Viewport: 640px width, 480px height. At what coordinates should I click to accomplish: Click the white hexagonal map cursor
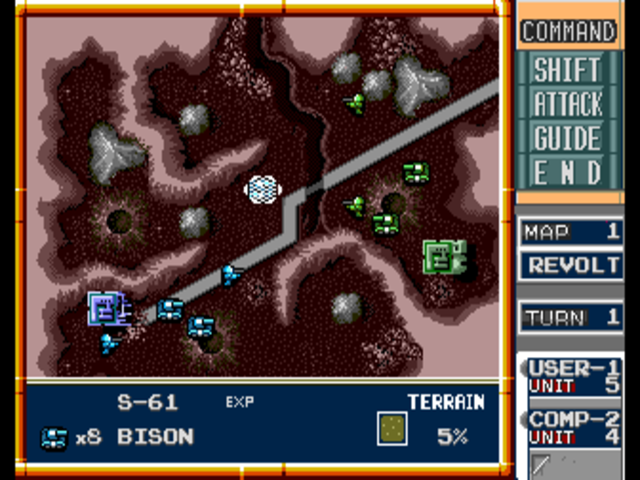(262, 188)
